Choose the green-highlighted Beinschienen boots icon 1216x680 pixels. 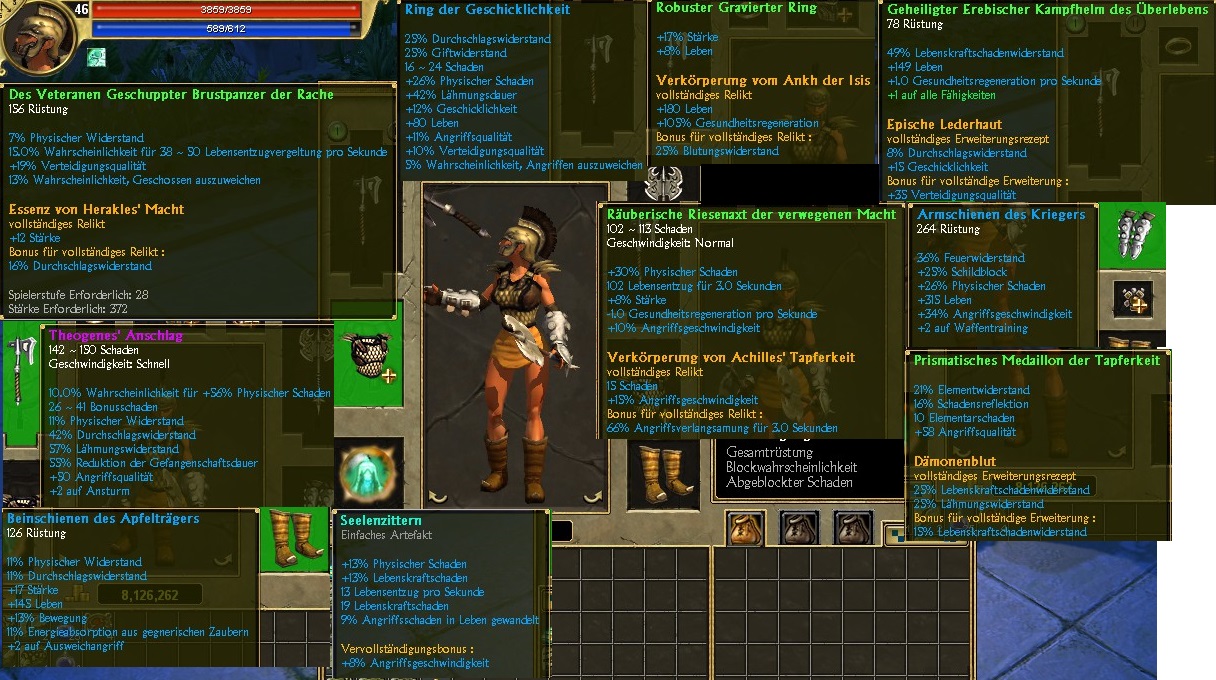click(x=296, y=540)
